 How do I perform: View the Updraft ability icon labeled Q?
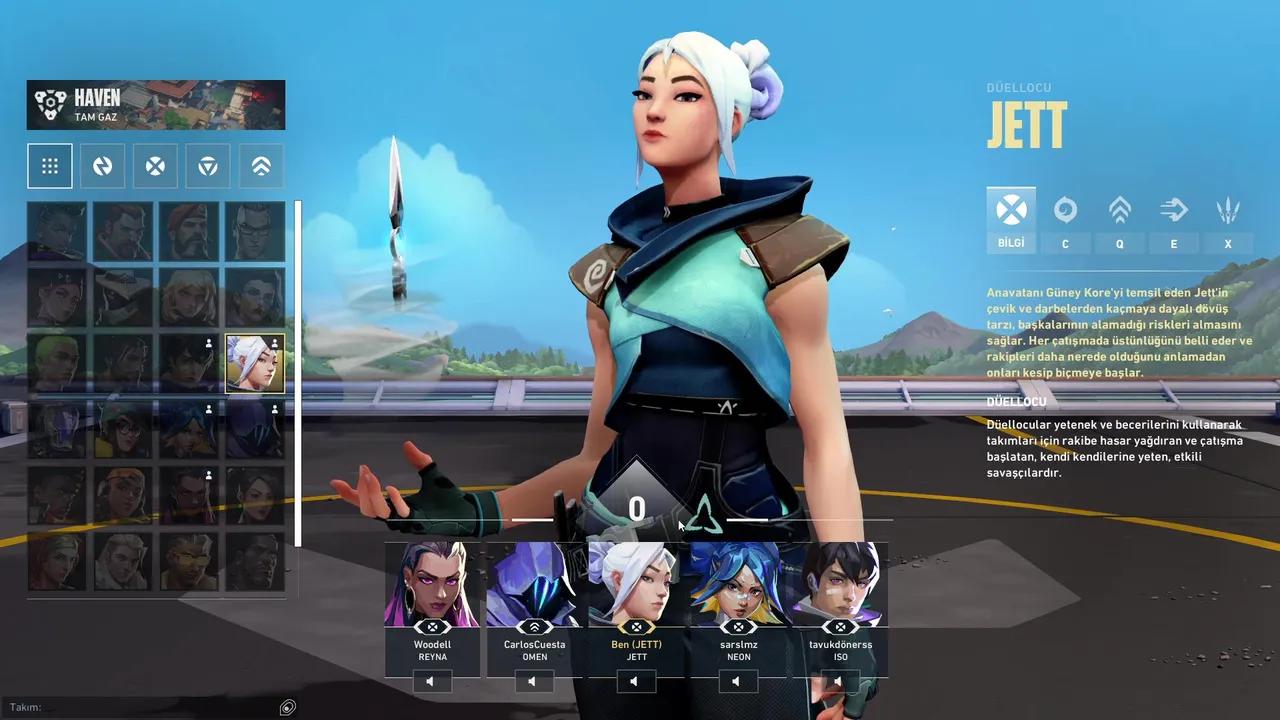click(x=1119, y=211)
